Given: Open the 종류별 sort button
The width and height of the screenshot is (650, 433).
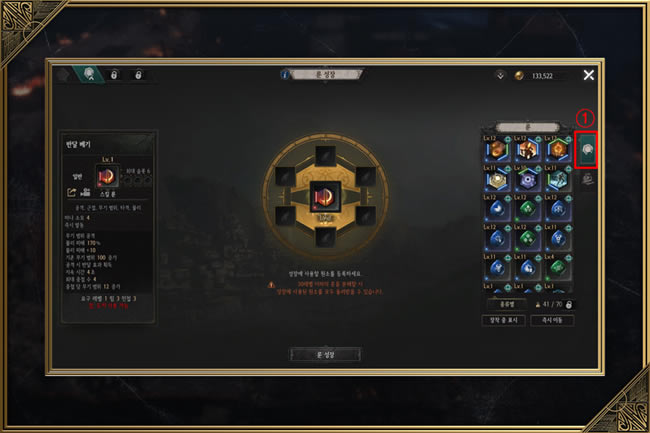Looking at the screenshot, I should pyautogui.click(x=506, y=303).
